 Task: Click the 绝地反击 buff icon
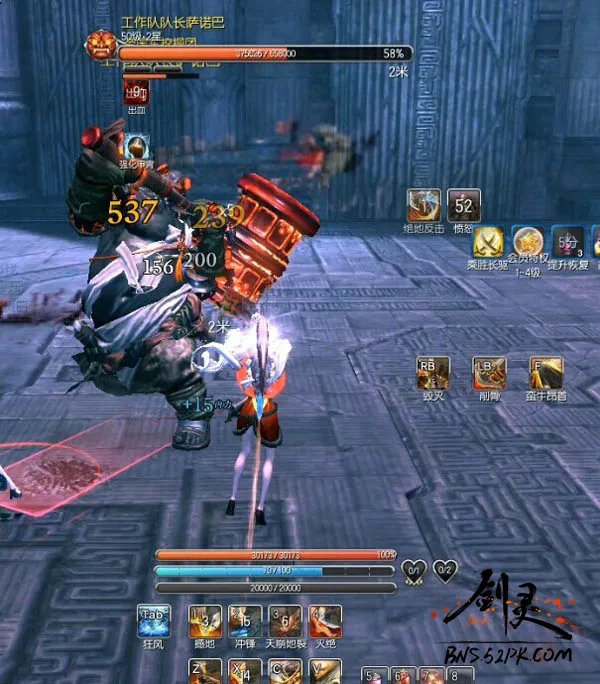click(424, 205)
